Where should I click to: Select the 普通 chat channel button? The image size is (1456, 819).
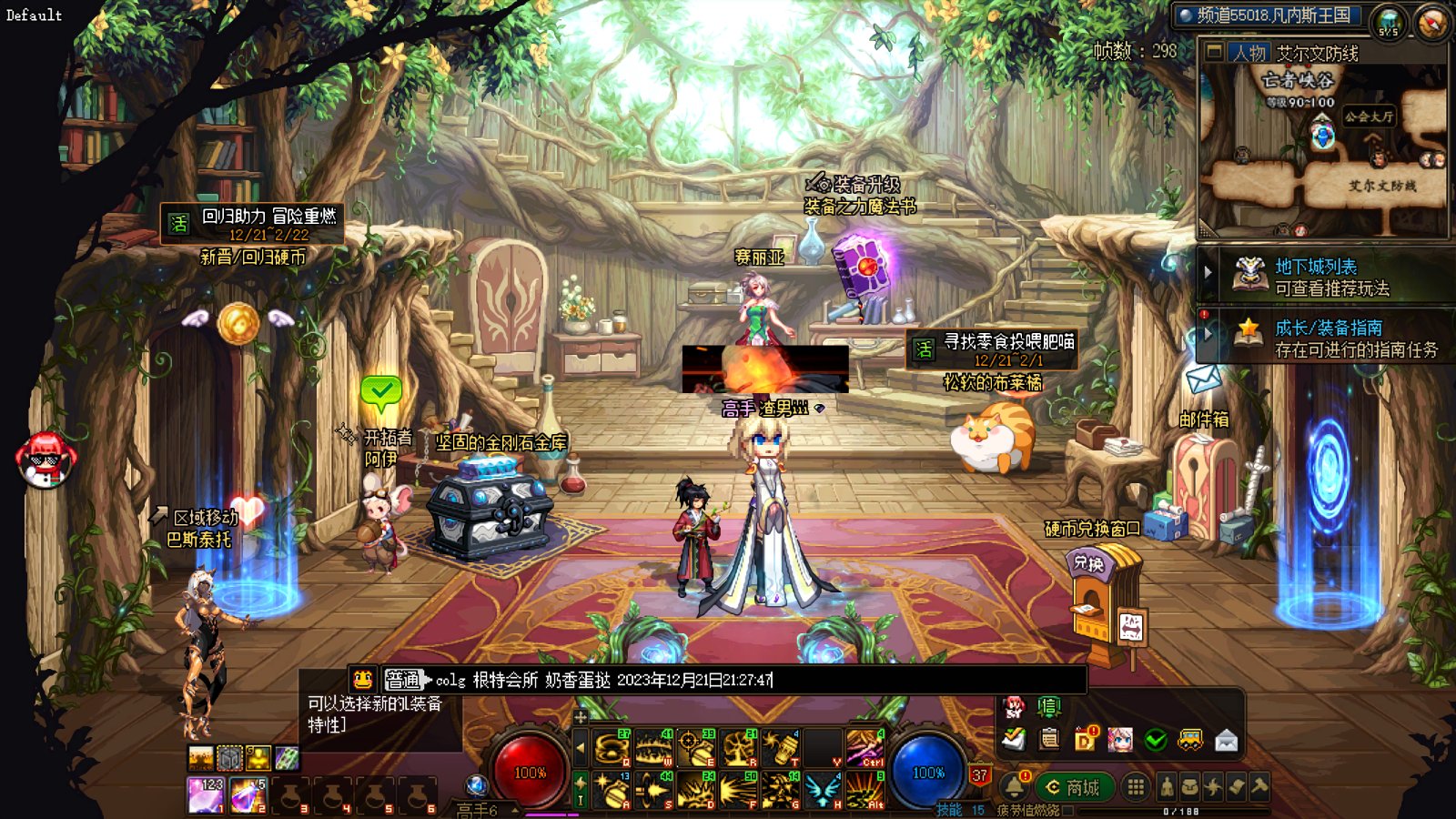pyautogui.click(x=403, y=680)
